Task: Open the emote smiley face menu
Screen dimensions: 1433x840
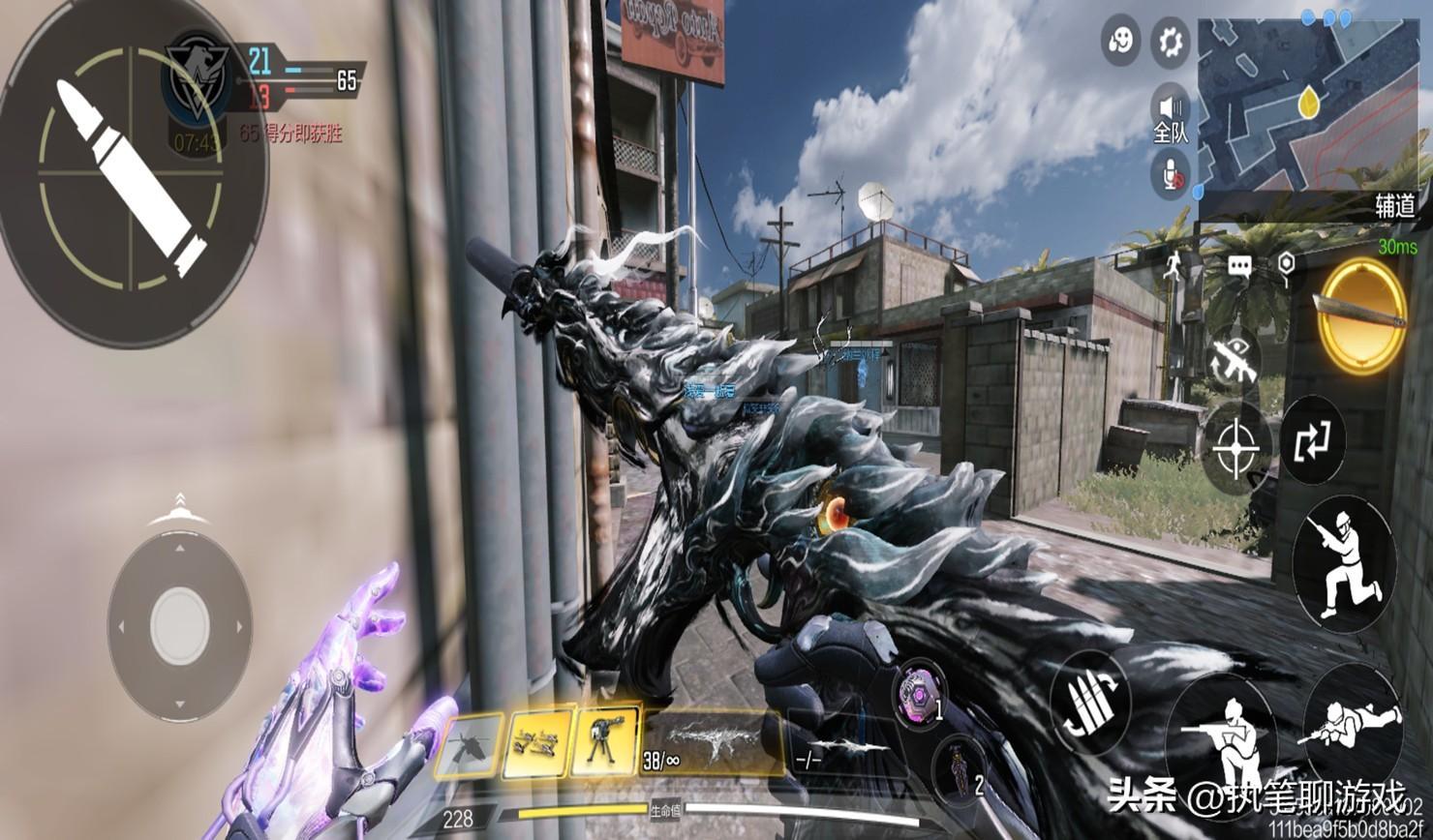Action: pos(1121,42)
